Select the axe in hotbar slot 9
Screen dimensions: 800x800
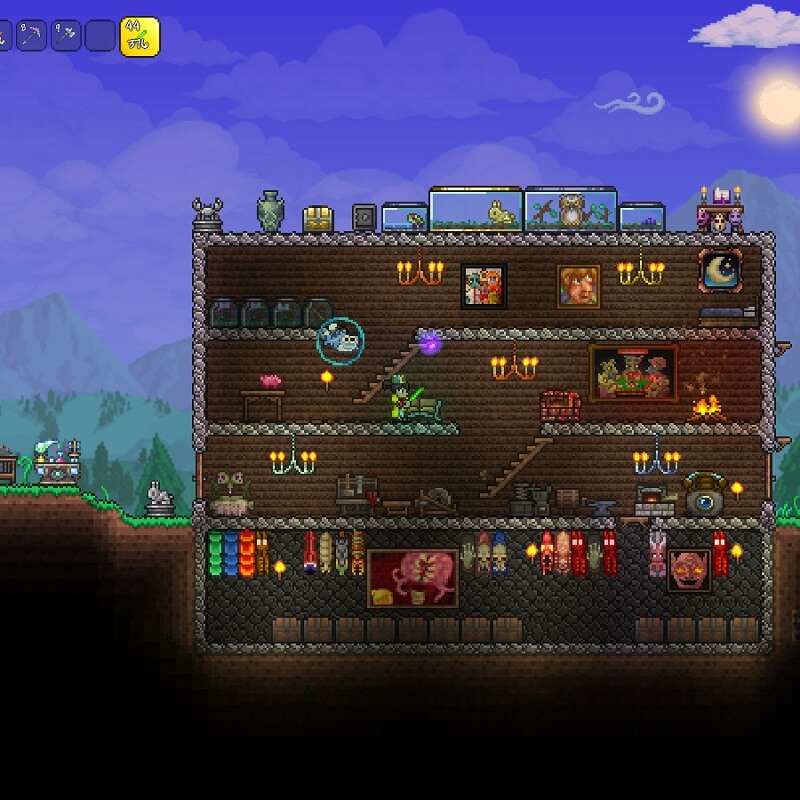click(x=66, y=35)
